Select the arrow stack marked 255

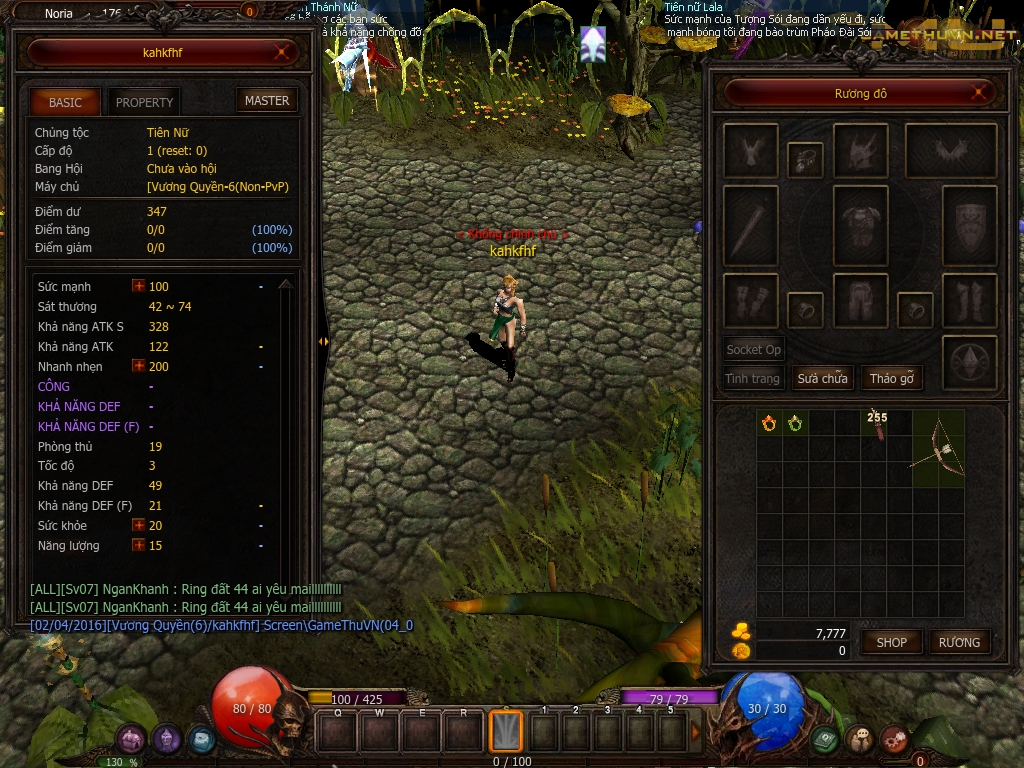[878, 426]
